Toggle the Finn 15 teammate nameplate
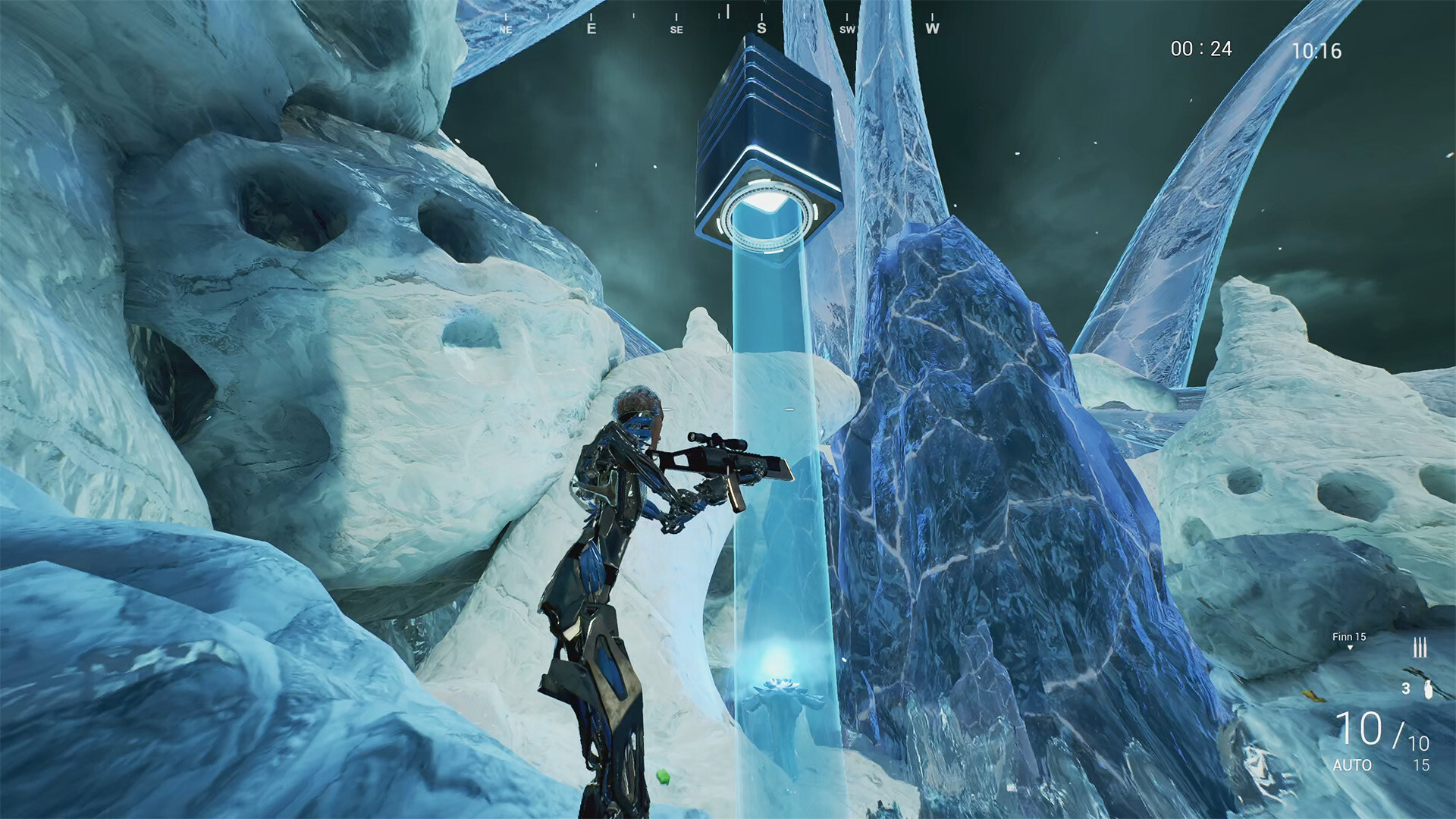1456x819 pixels. tap(1349, 636)
